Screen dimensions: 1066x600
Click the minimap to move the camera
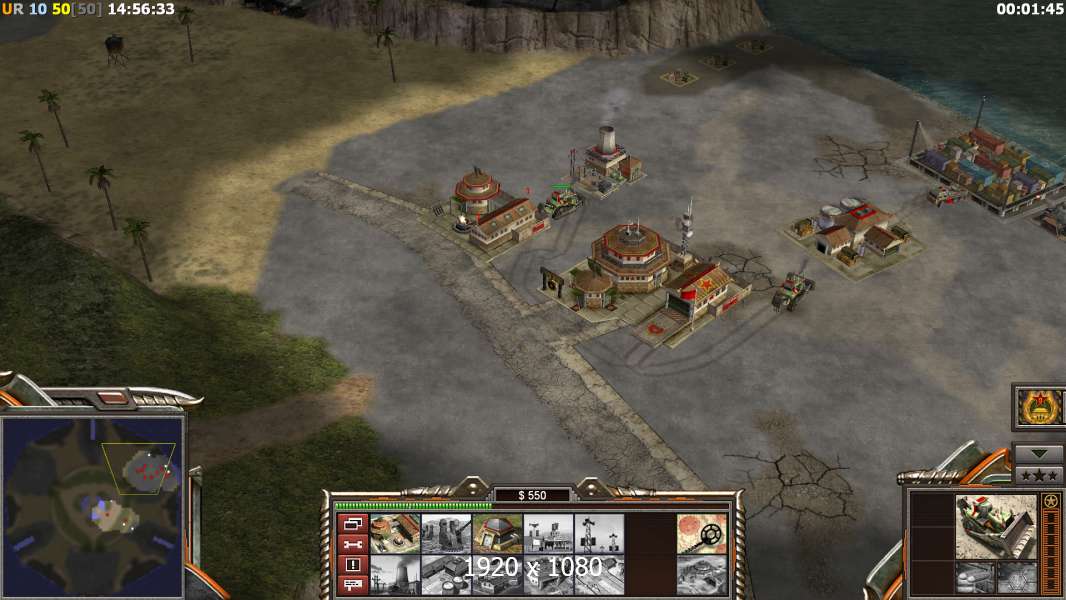point(92,504)
